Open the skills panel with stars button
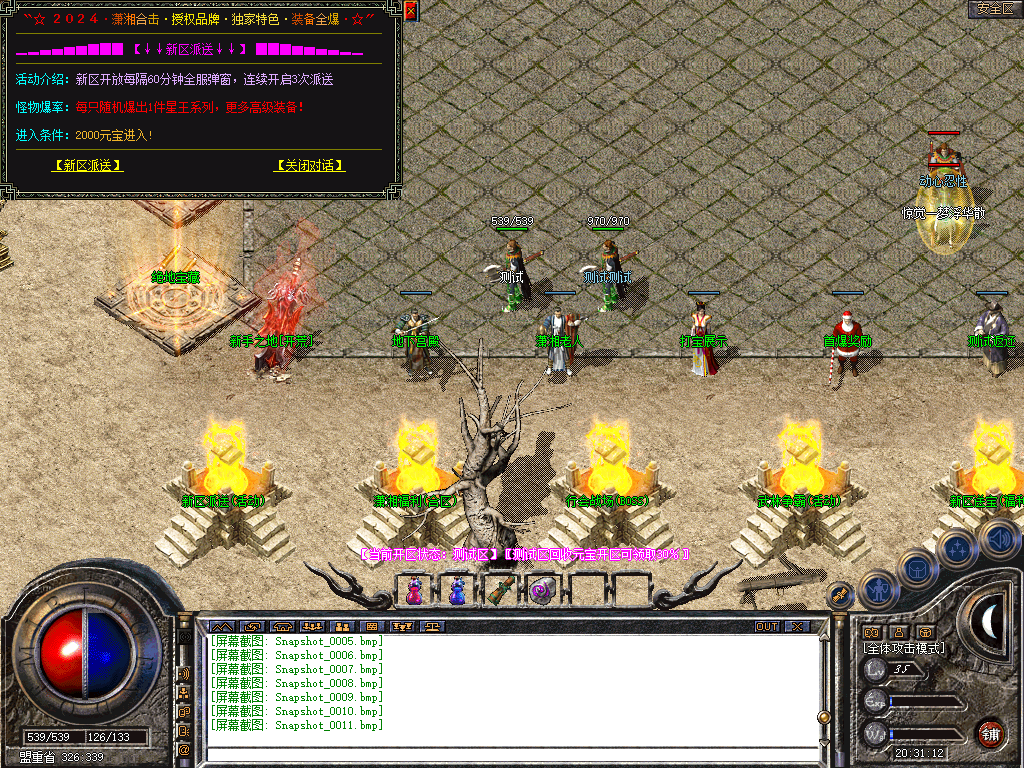The width and height of the screenshot is (1024, 768). (957, 547)
